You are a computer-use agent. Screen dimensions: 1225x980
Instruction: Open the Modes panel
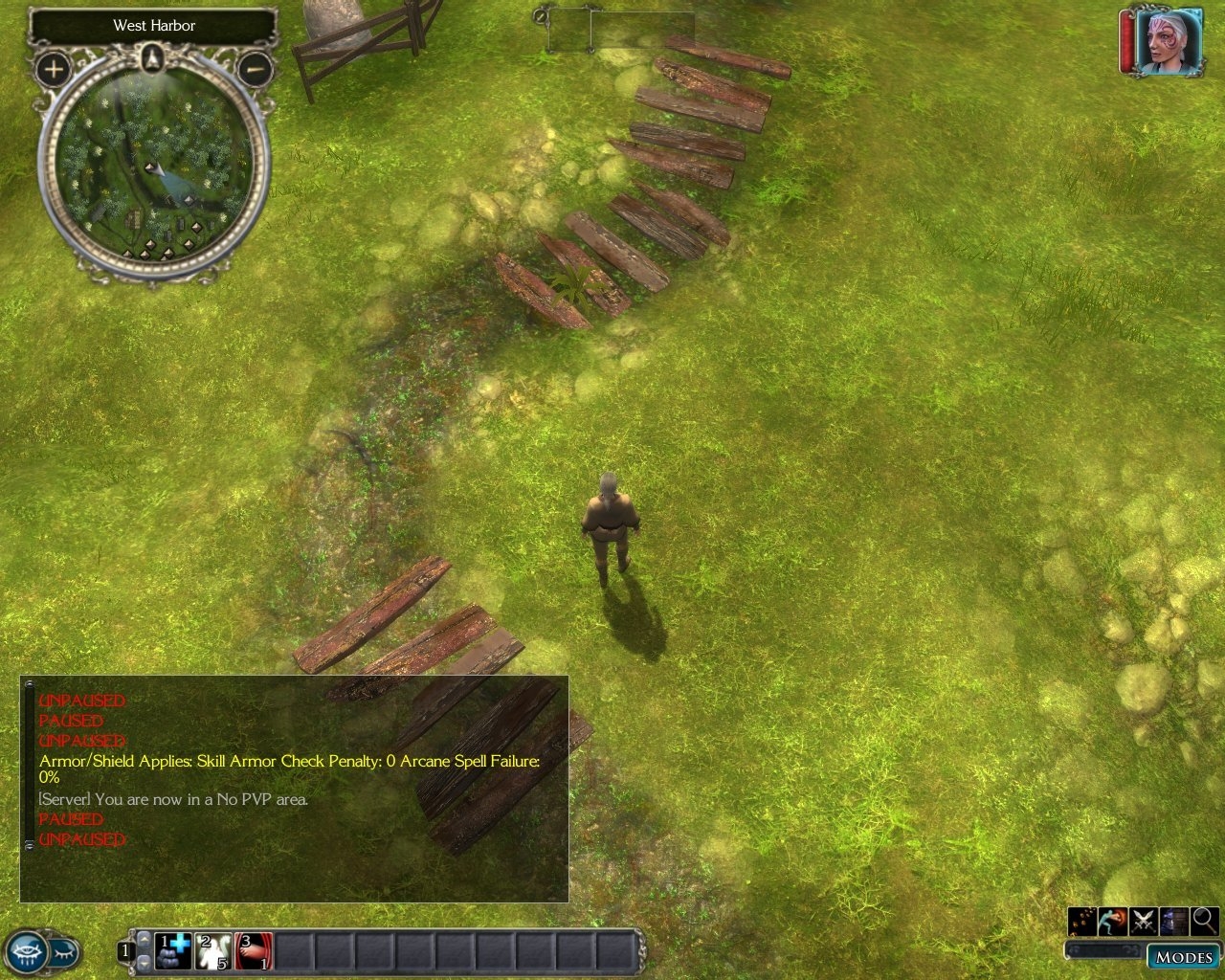click(x=1183, y=957)
